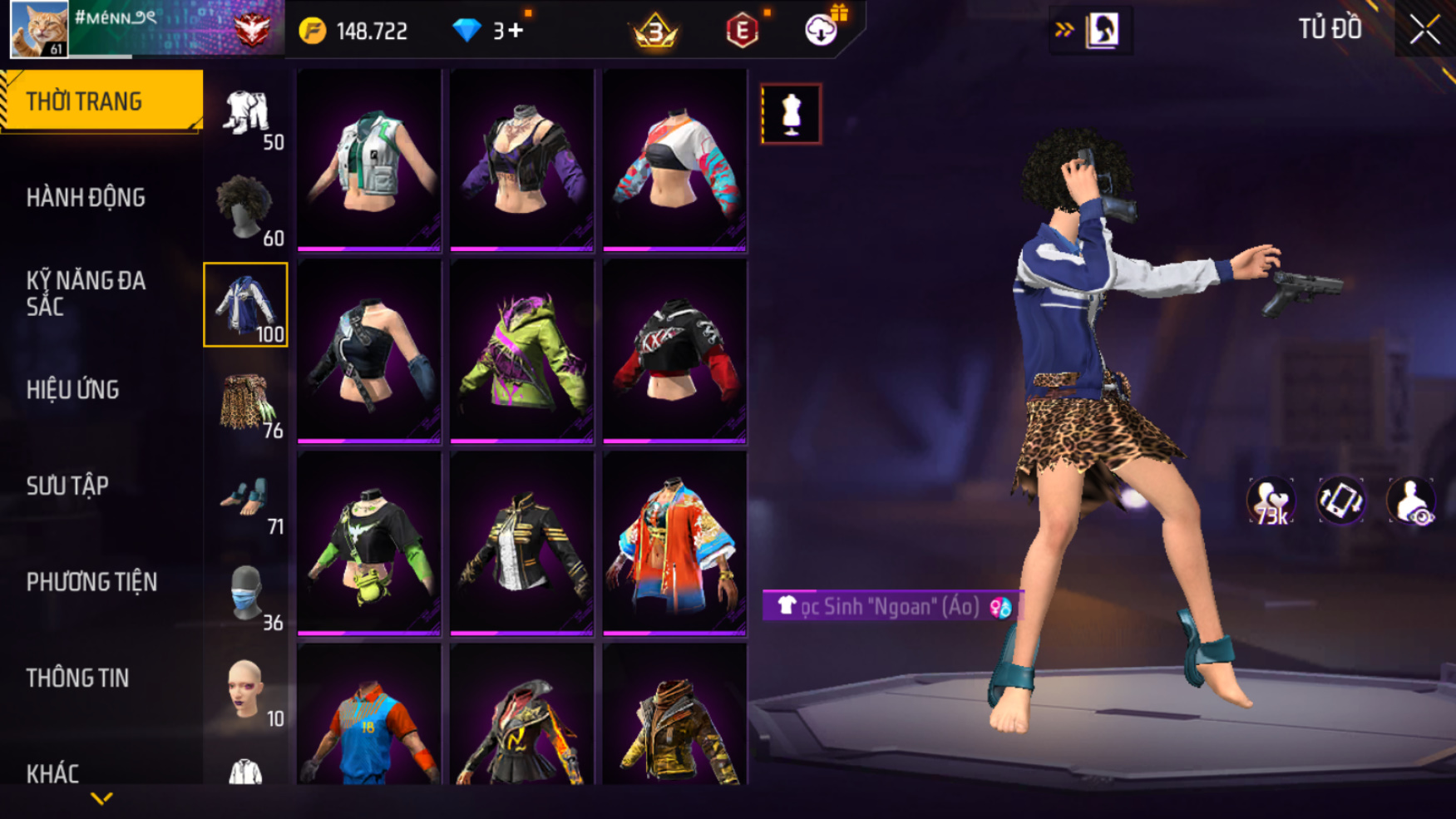Open the player profile cat avatar

[x=38, y=29]
